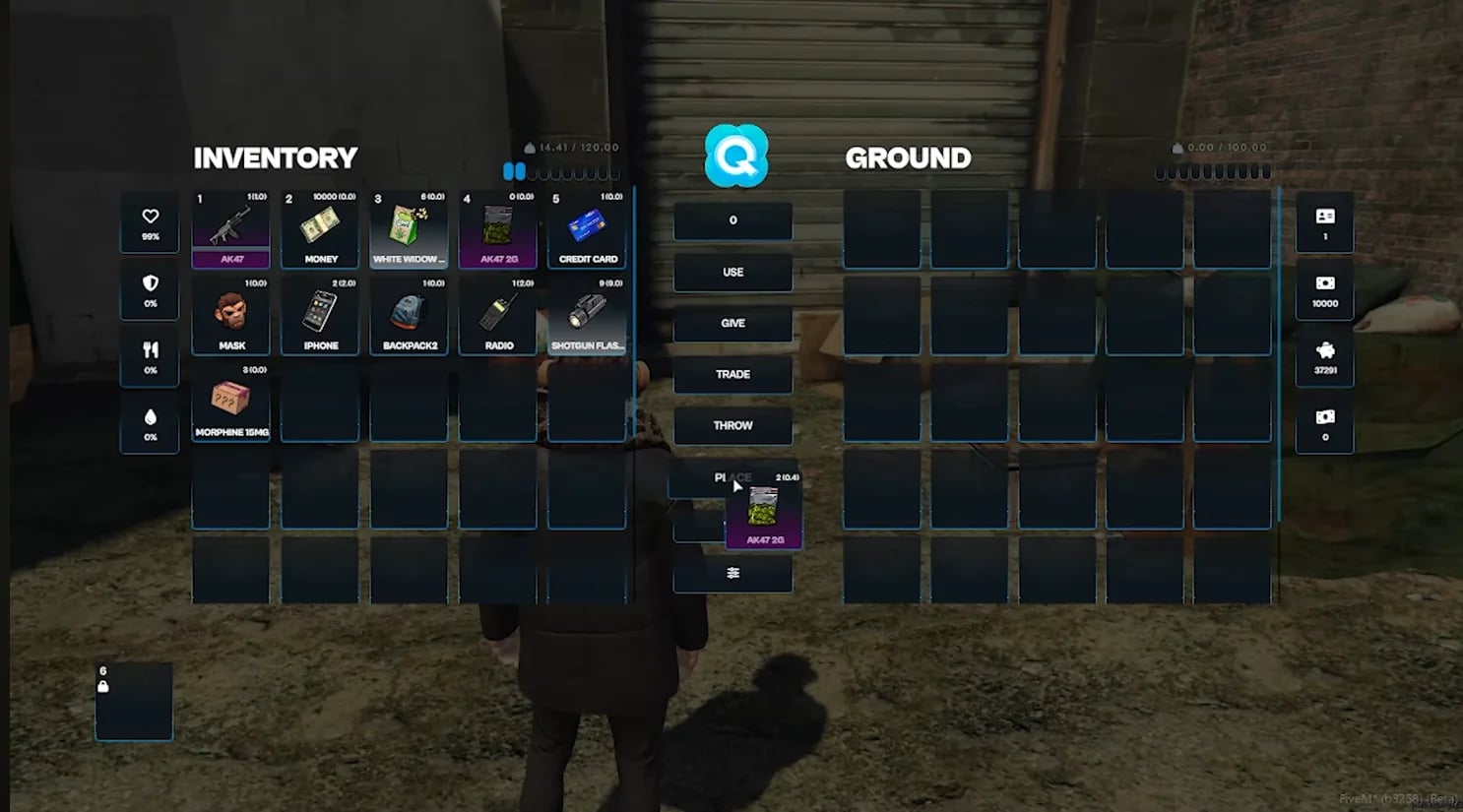The height and width of the screenshot is (812, 1463).
Task: Check the health heart status icon
Action: point(149,224)
